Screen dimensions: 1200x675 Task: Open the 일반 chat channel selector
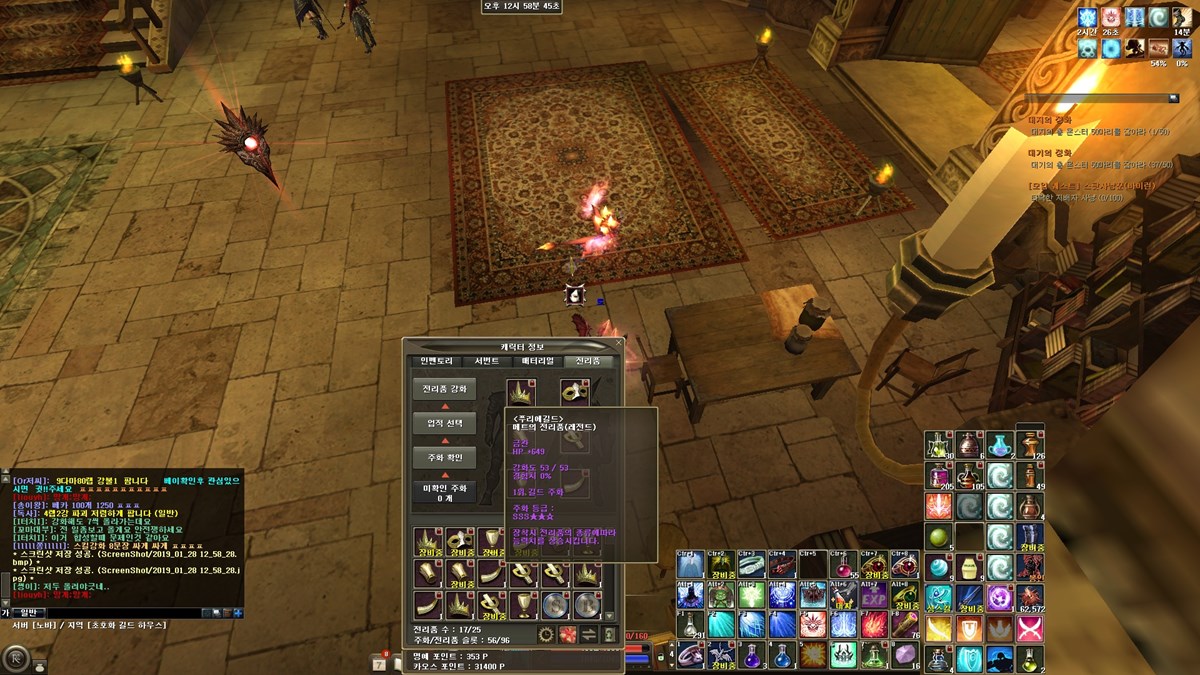(x=28, y=612)
